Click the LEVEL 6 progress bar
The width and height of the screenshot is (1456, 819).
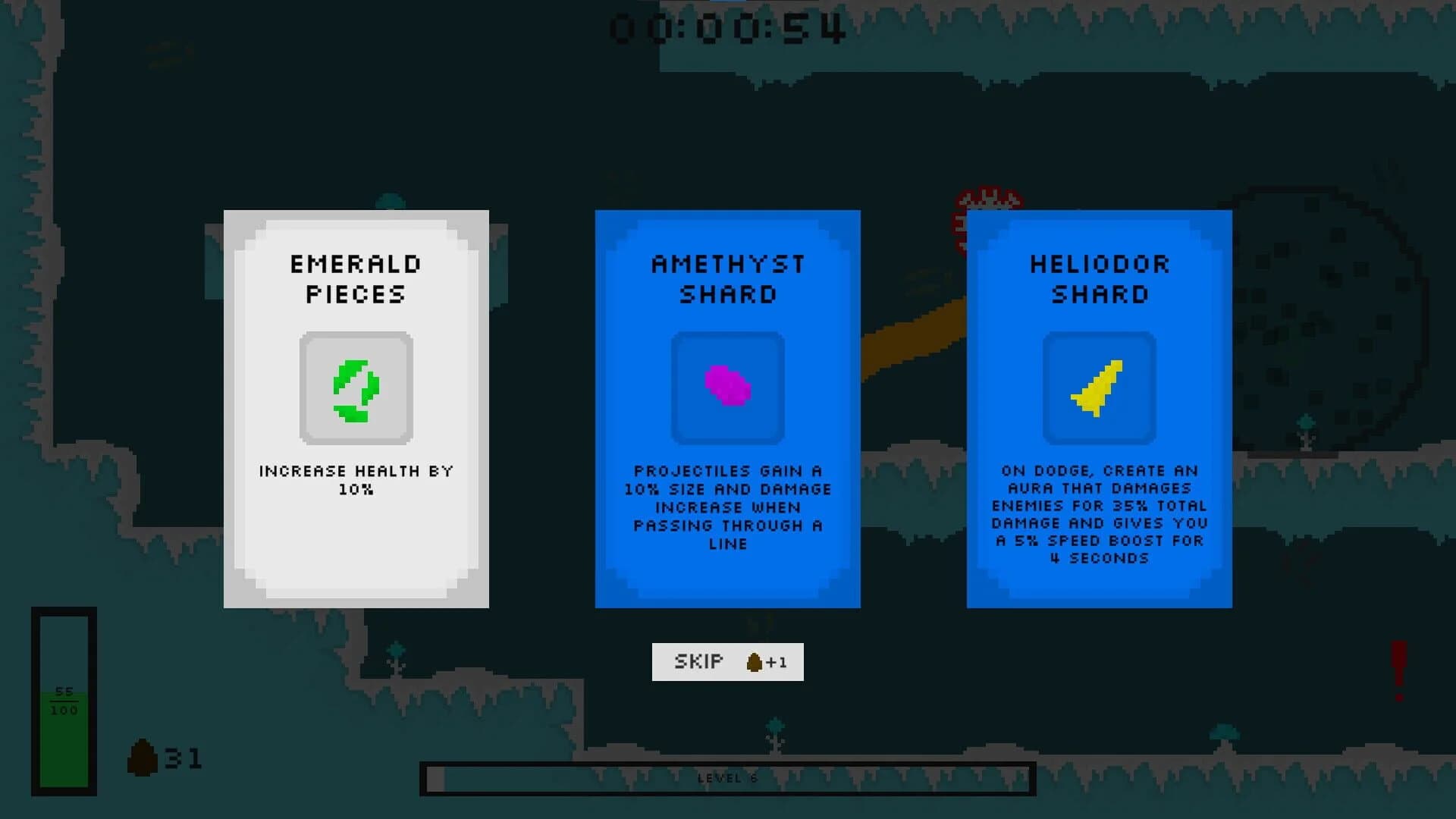[727, 777]
